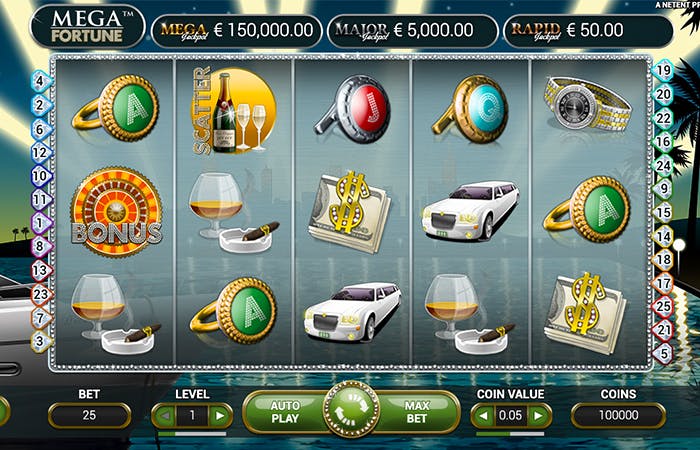
Task: Select payline marker number 4
Action: (40, 81)
